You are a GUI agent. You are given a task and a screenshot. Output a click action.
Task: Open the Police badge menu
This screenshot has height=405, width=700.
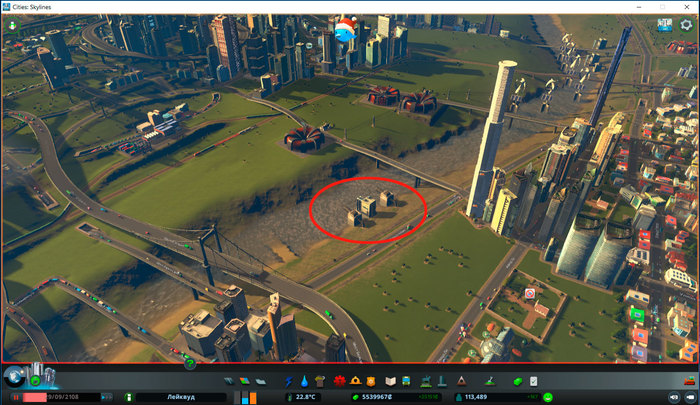pos(370,382)
